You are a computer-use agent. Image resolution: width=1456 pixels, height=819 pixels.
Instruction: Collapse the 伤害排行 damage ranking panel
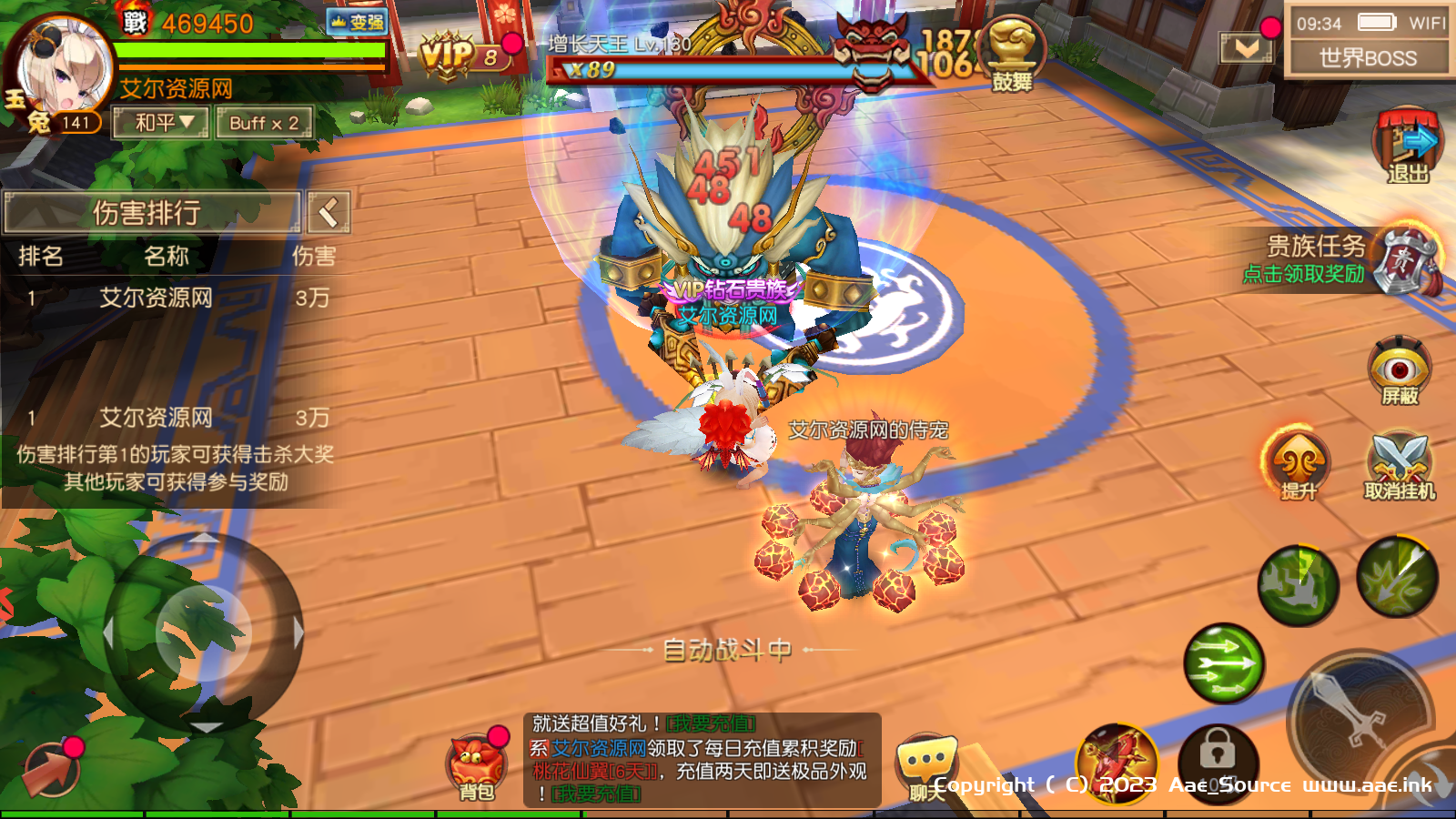click(x=329, y=213)
